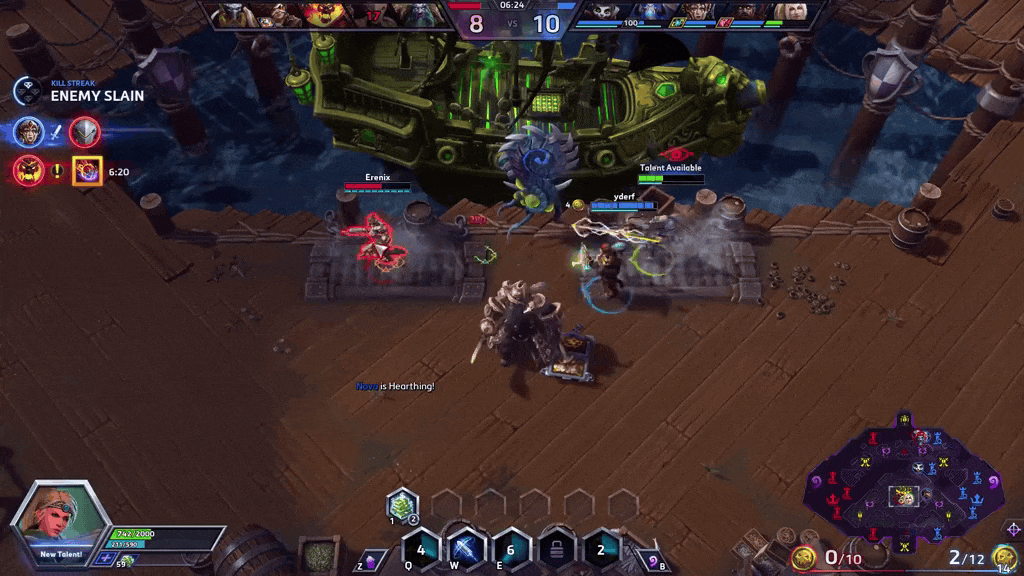Use the Hearthstone B button
This screenshot has height=576, width=1024.
coord(651,561)
